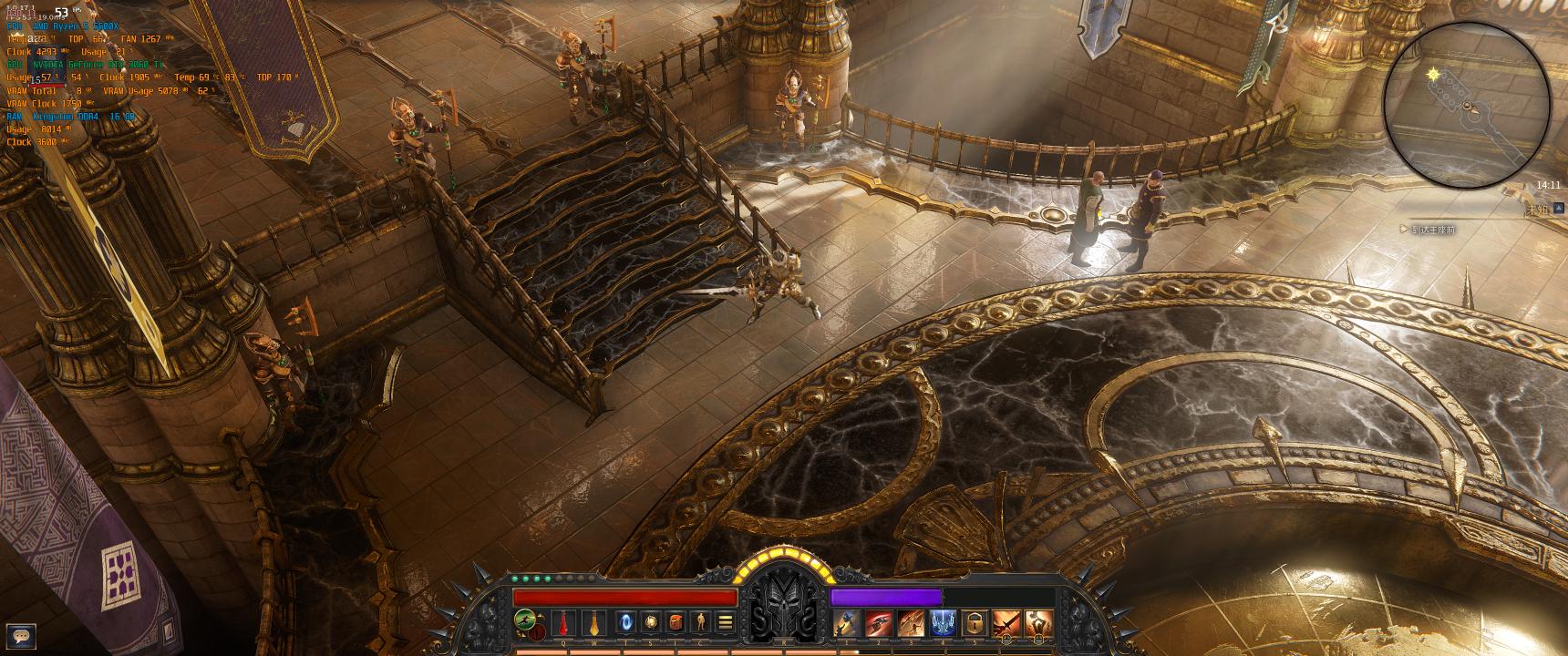Activate the blue town portal icon
This screenshot has height=656, width=1568.
pyautogui.click(x=626, y=622)
